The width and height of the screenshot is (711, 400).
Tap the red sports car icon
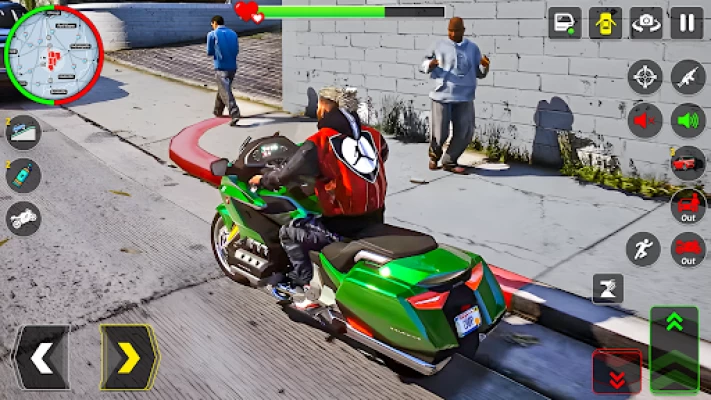(x=688, y=163)
